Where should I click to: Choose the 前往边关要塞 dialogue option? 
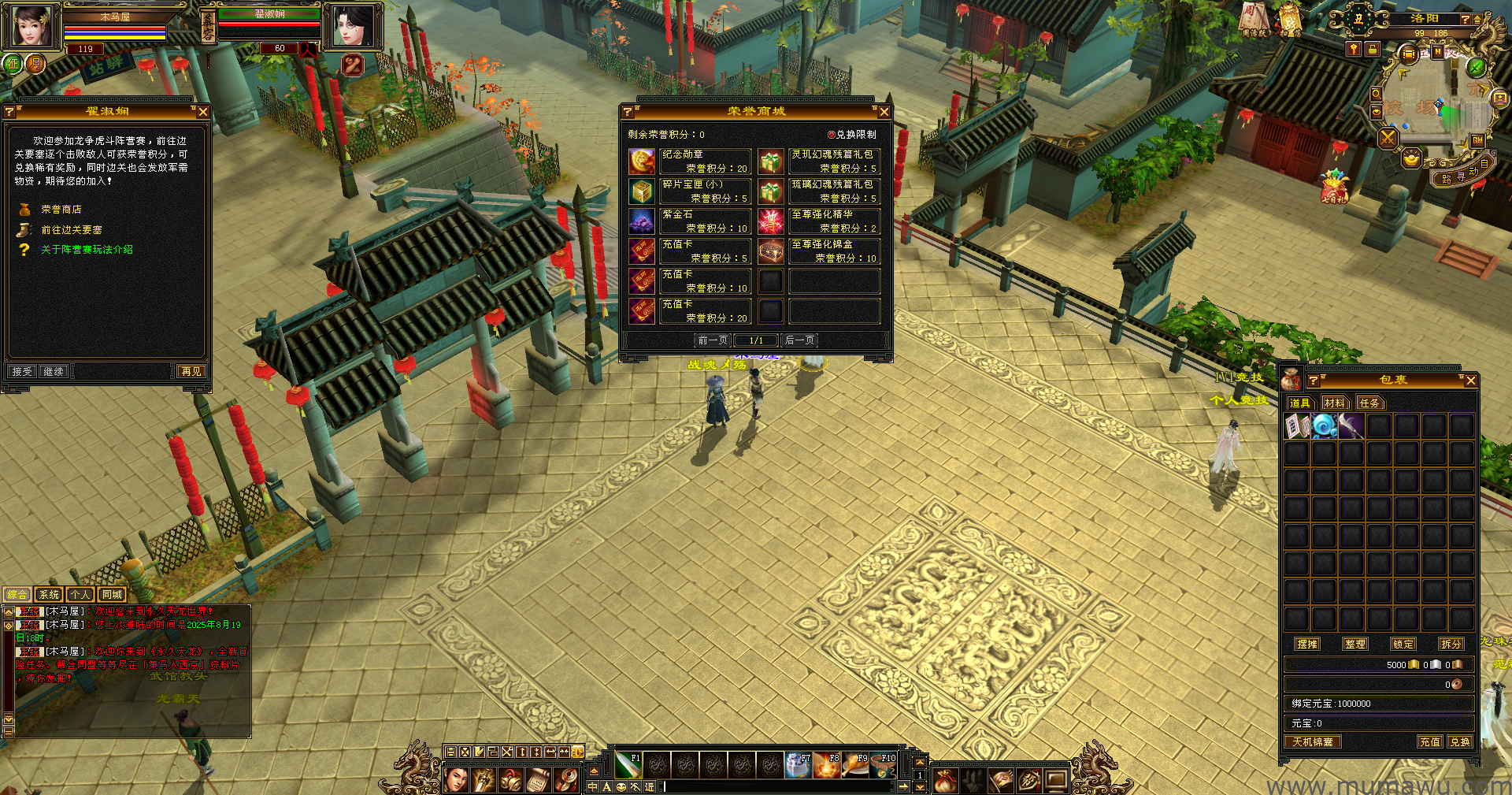[72, 230]
